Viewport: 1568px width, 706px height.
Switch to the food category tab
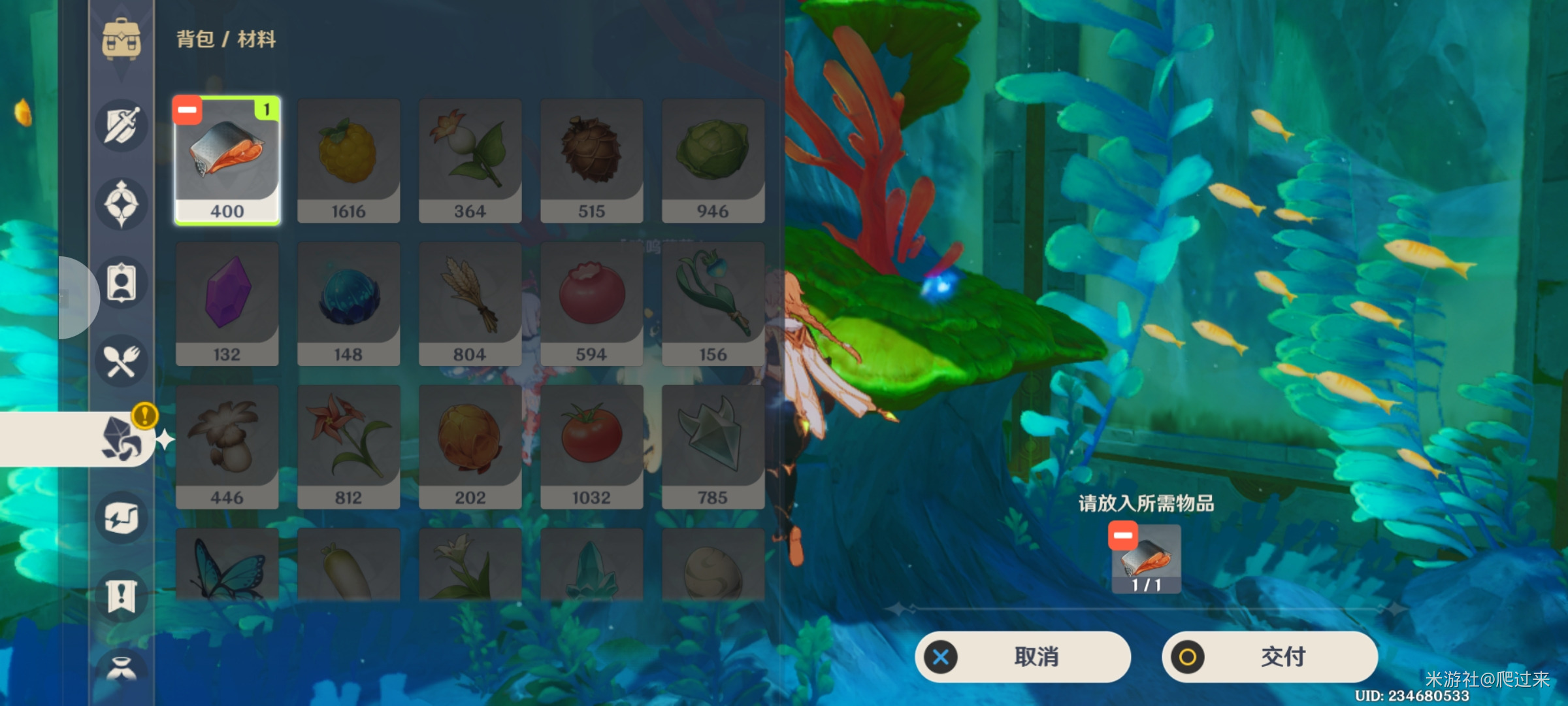(x=122, y=361)
